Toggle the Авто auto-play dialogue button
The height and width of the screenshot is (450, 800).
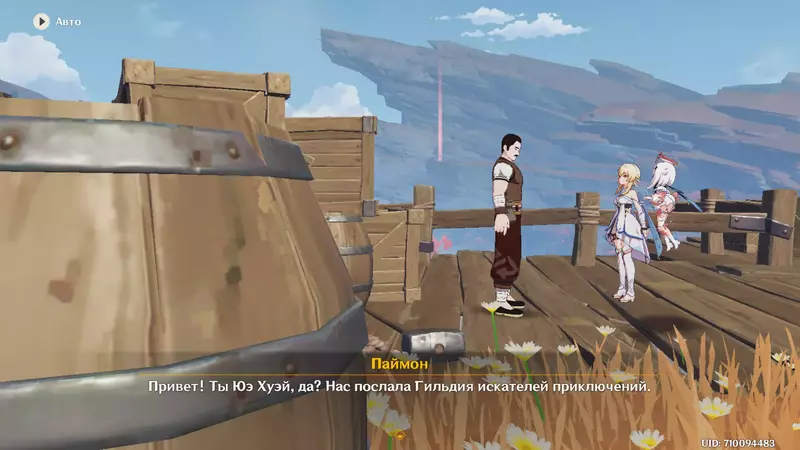tap(42, 20)
